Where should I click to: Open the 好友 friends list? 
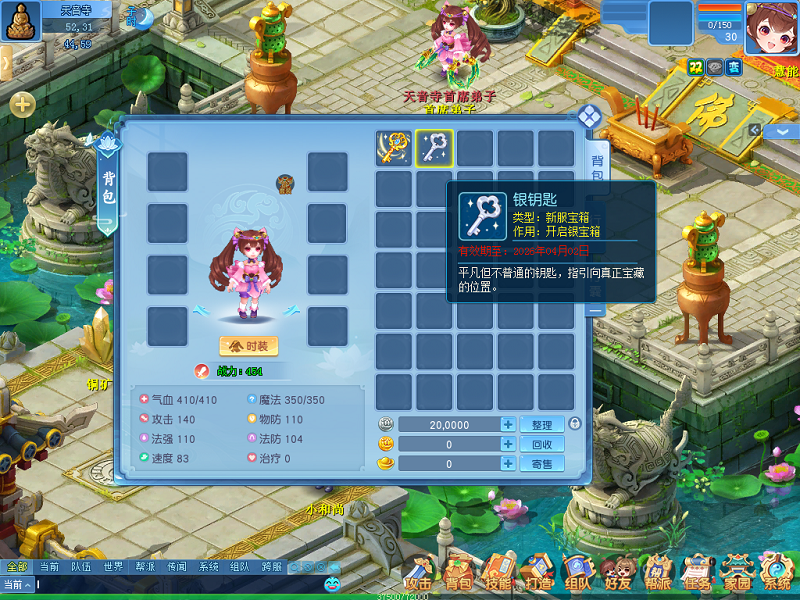click(x=618, y=574)
